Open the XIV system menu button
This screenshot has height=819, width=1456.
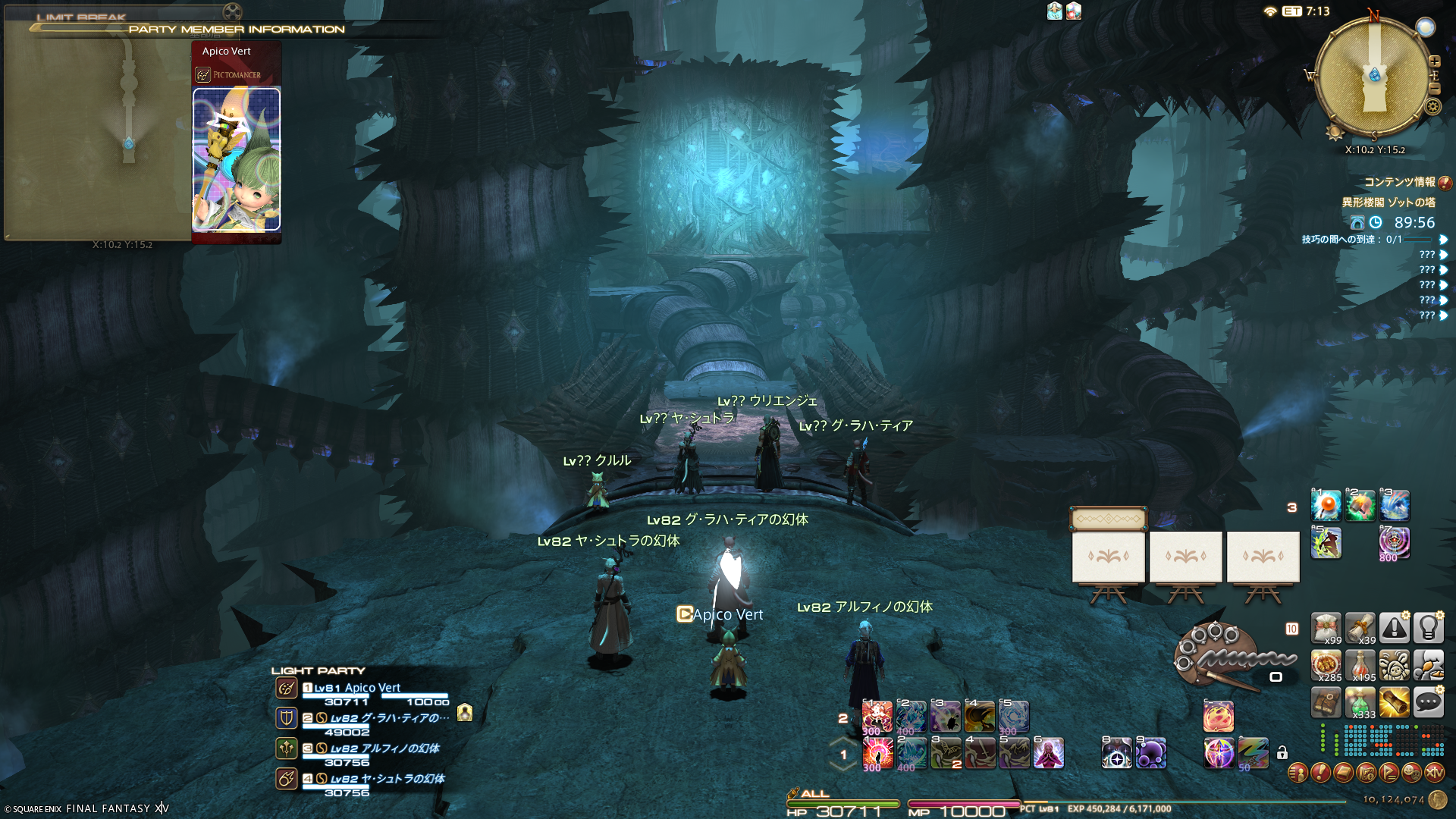(x=1435, y=773)
